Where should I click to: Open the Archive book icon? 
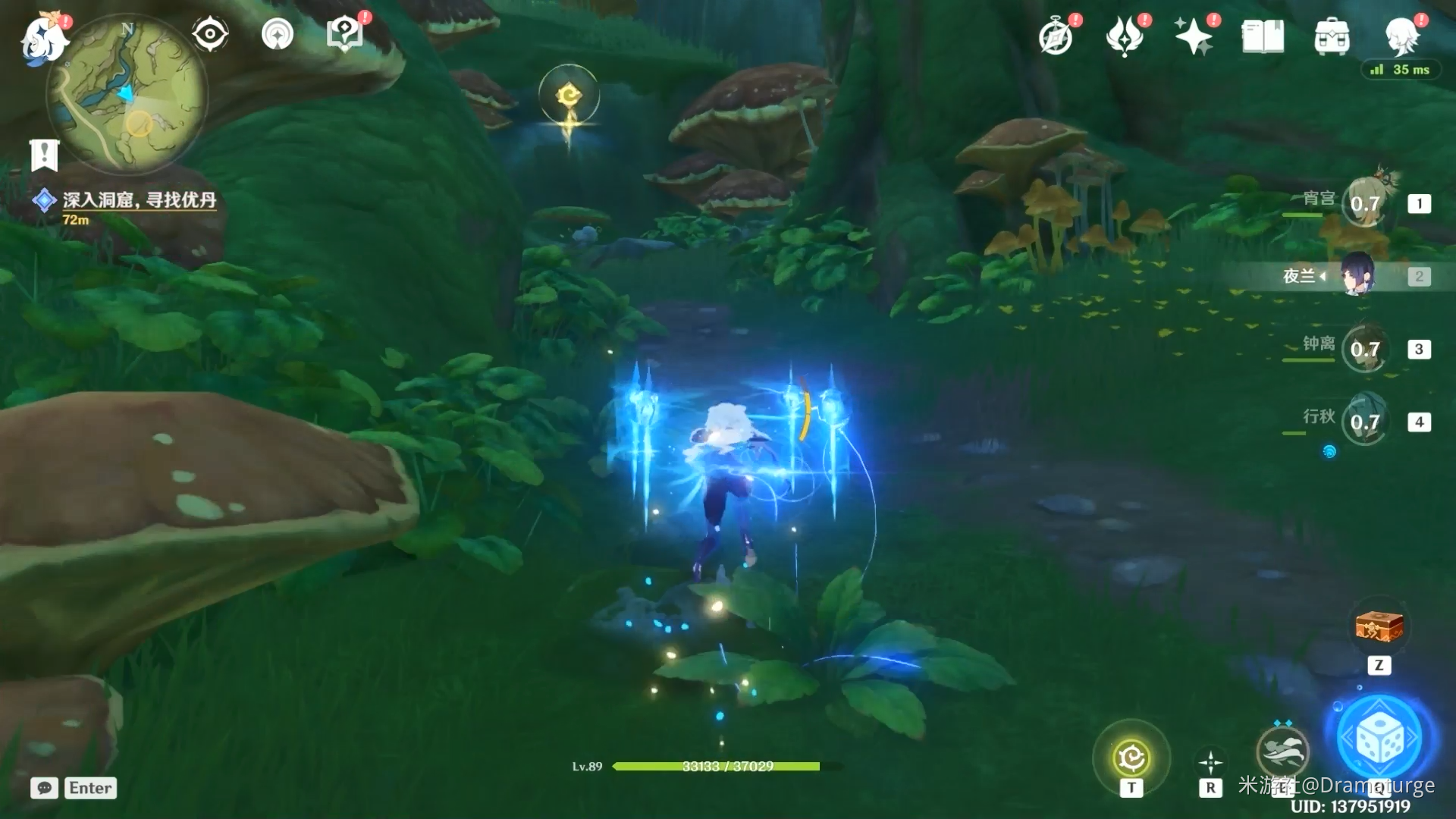(1263, 36)
